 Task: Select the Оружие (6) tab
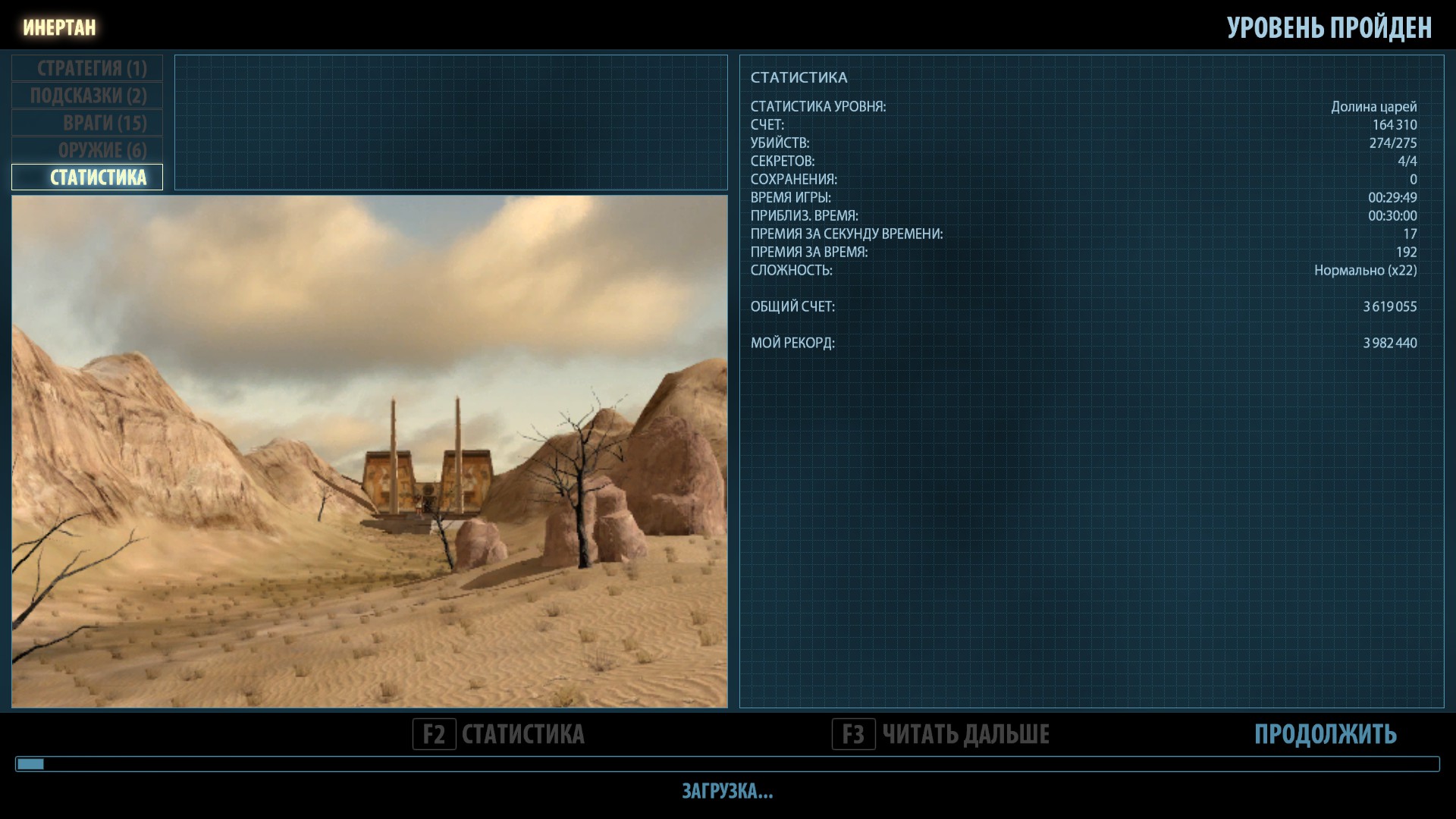88,150
